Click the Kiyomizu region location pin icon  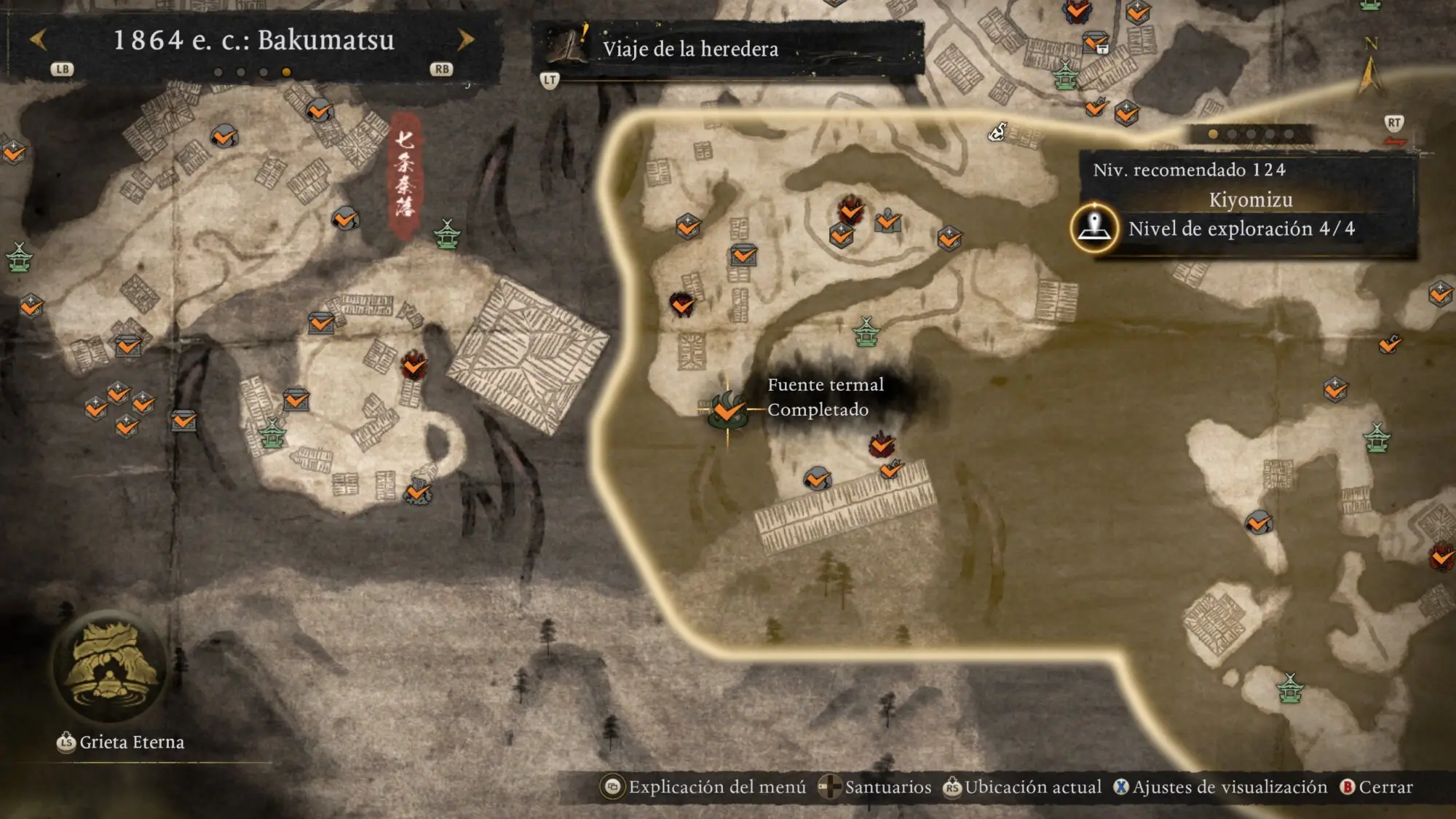coord(1093,228)
